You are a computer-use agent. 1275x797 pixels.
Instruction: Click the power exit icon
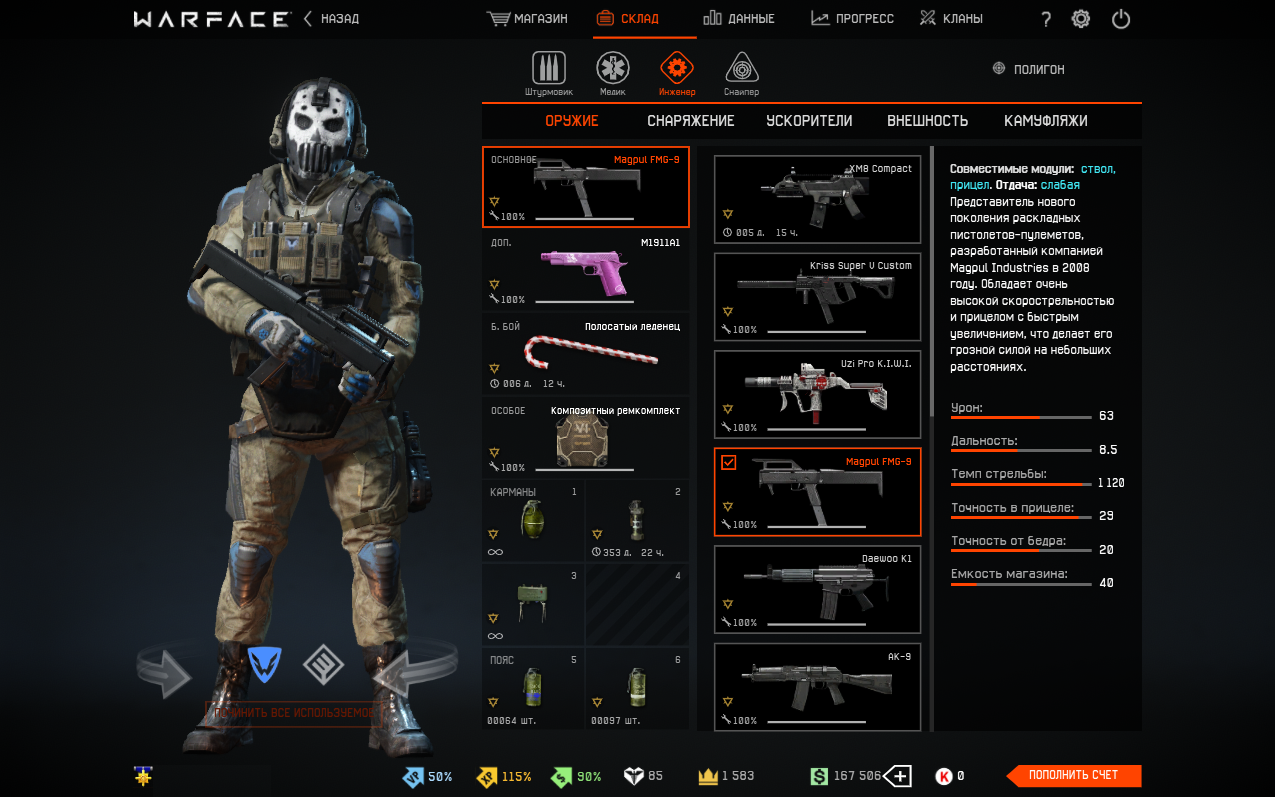coord(1121,19)
